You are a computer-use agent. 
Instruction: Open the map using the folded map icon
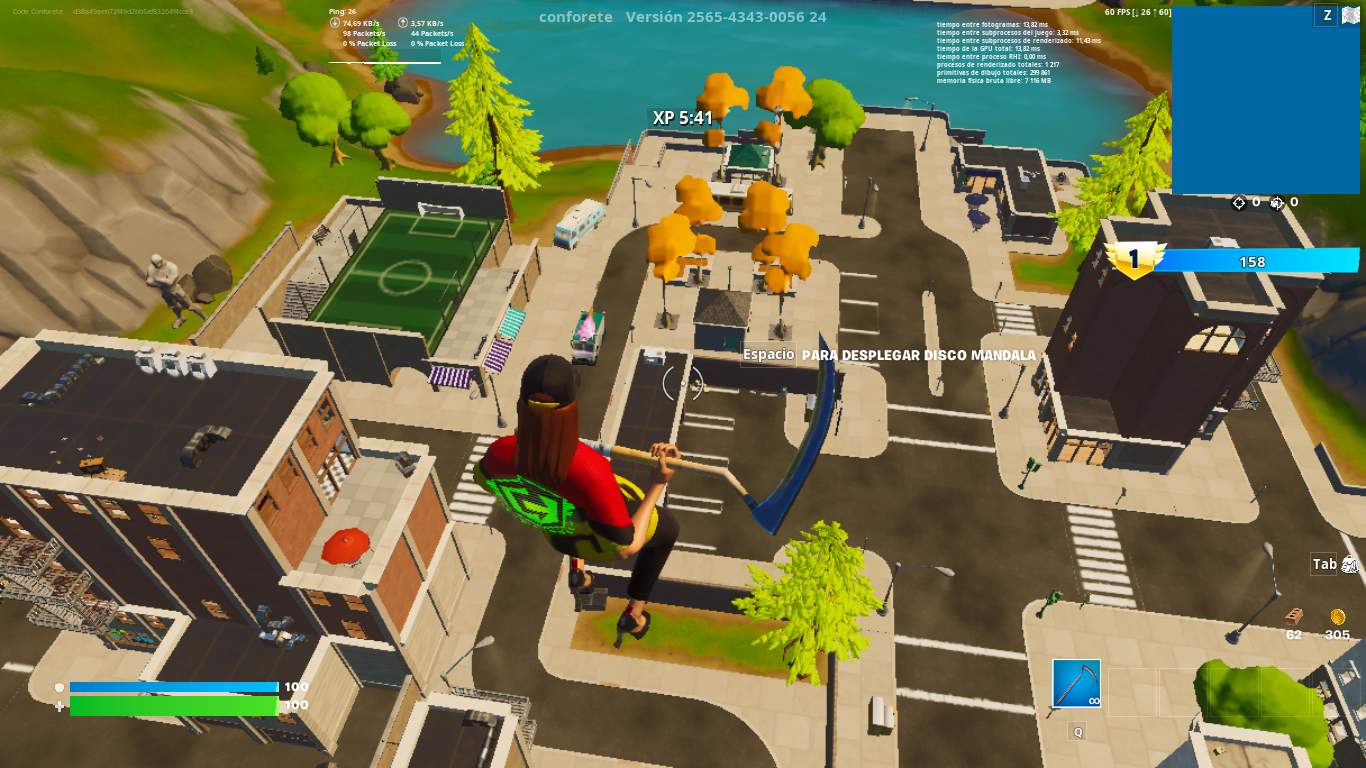1352,15
